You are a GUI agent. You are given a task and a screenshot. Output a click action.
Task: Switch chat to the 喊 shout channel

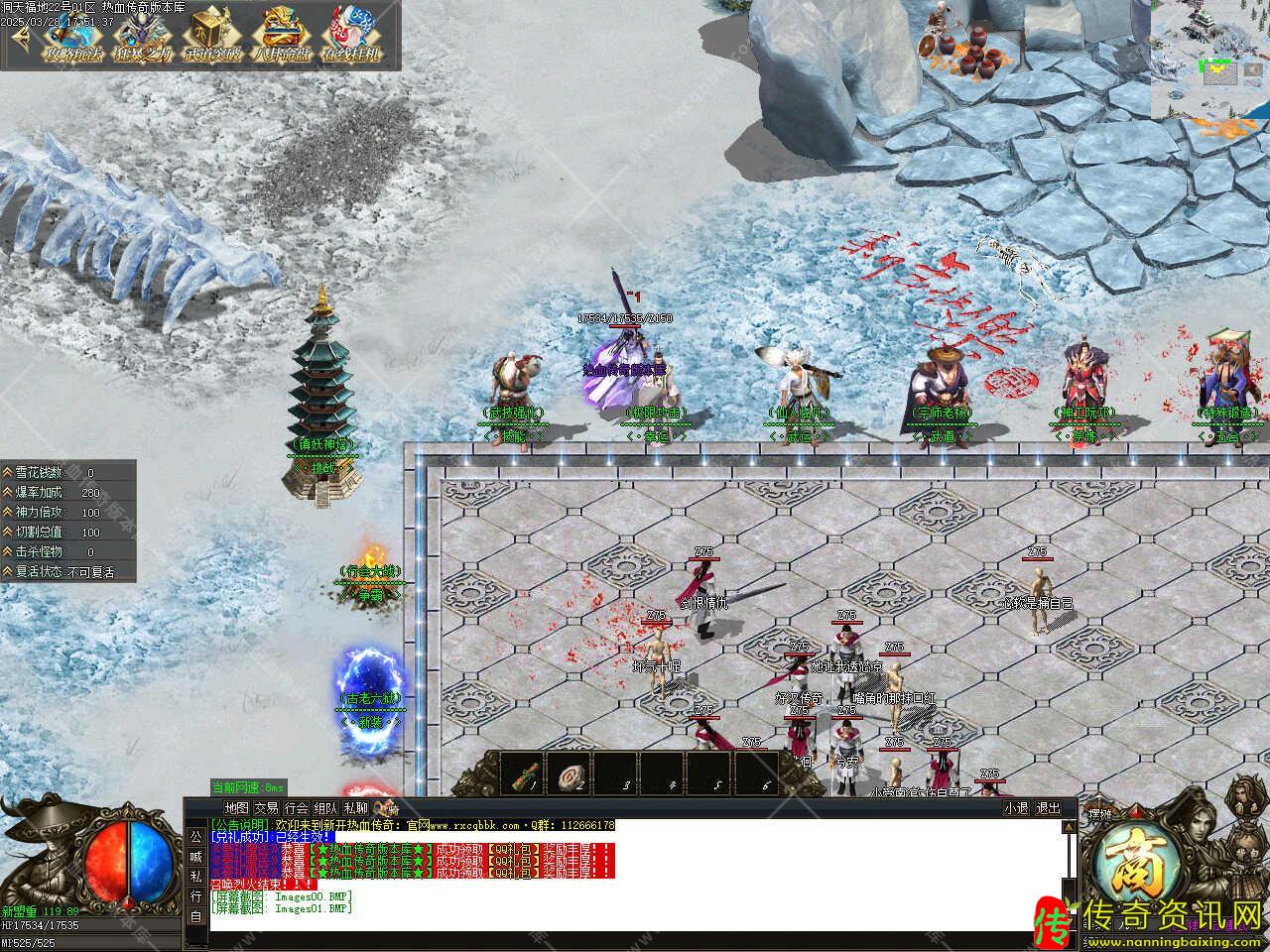[x=195, y=857]
